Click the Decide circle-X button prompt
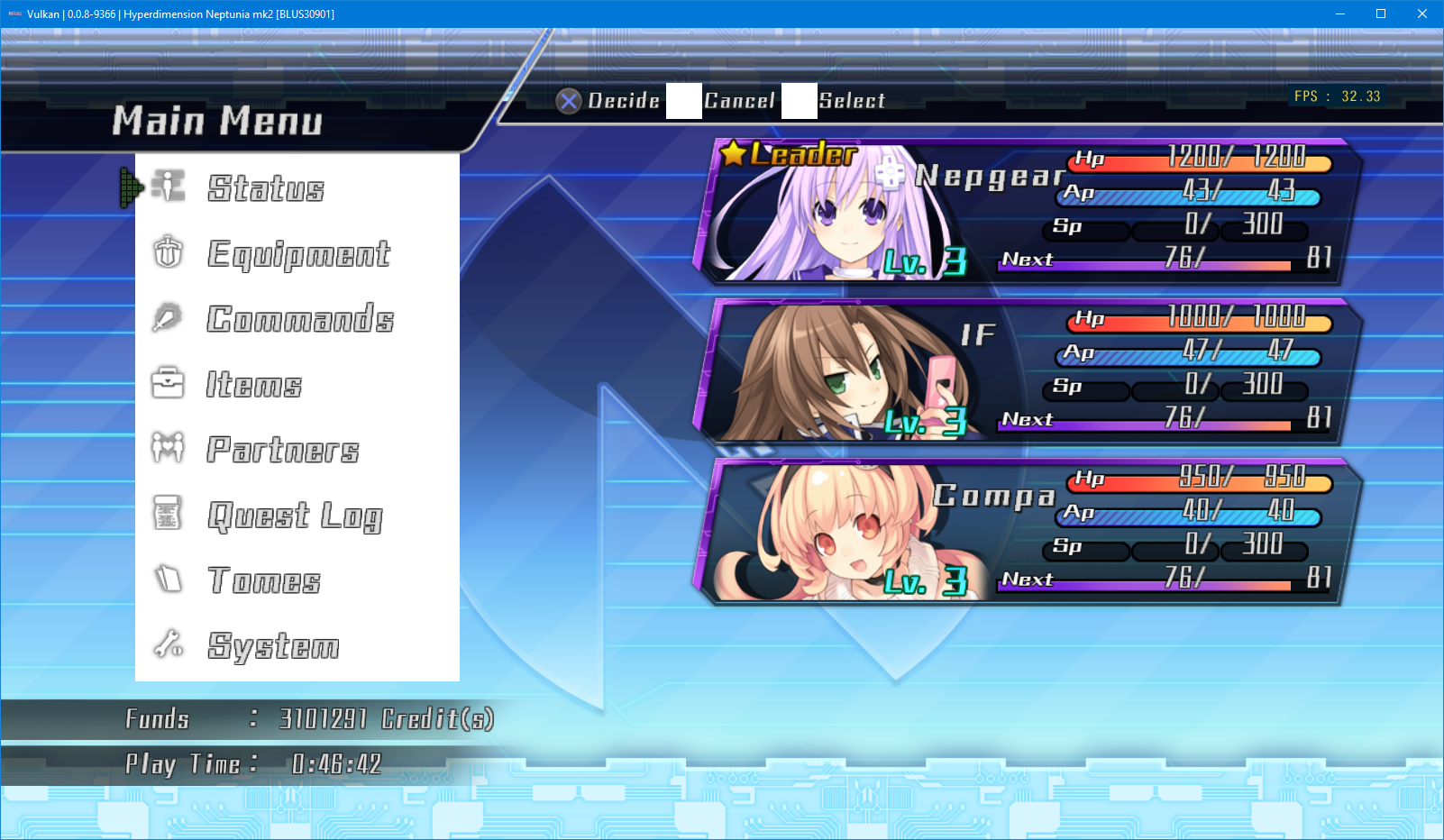Image resolution: width=1444 pixels, height=840 pixels. (569, 101)
